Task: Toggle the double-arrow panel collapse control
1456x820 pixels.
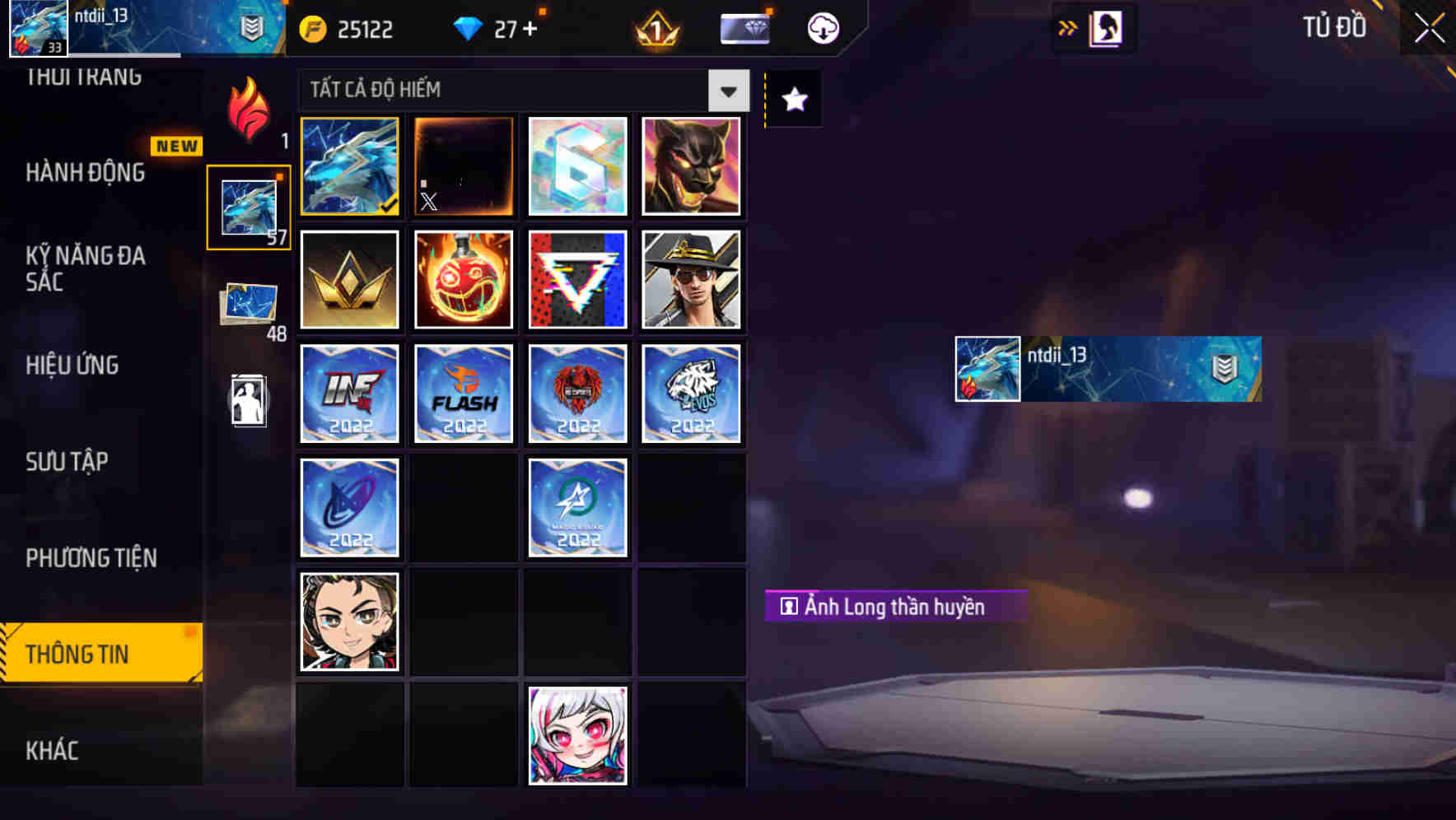Action: [x=1067, y=27]
